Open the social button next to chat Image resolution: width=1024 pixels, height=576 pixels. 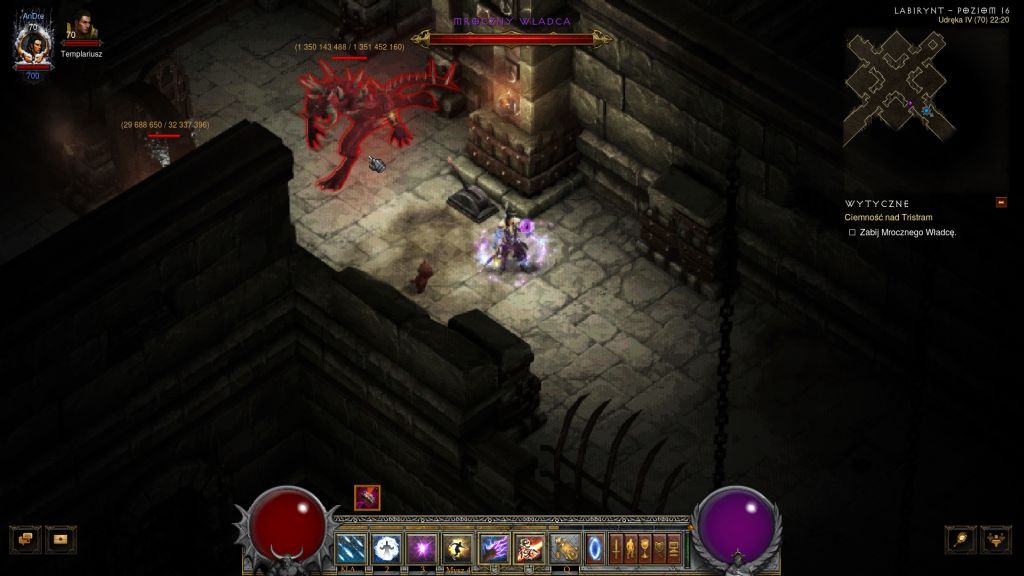pos(61,538)
